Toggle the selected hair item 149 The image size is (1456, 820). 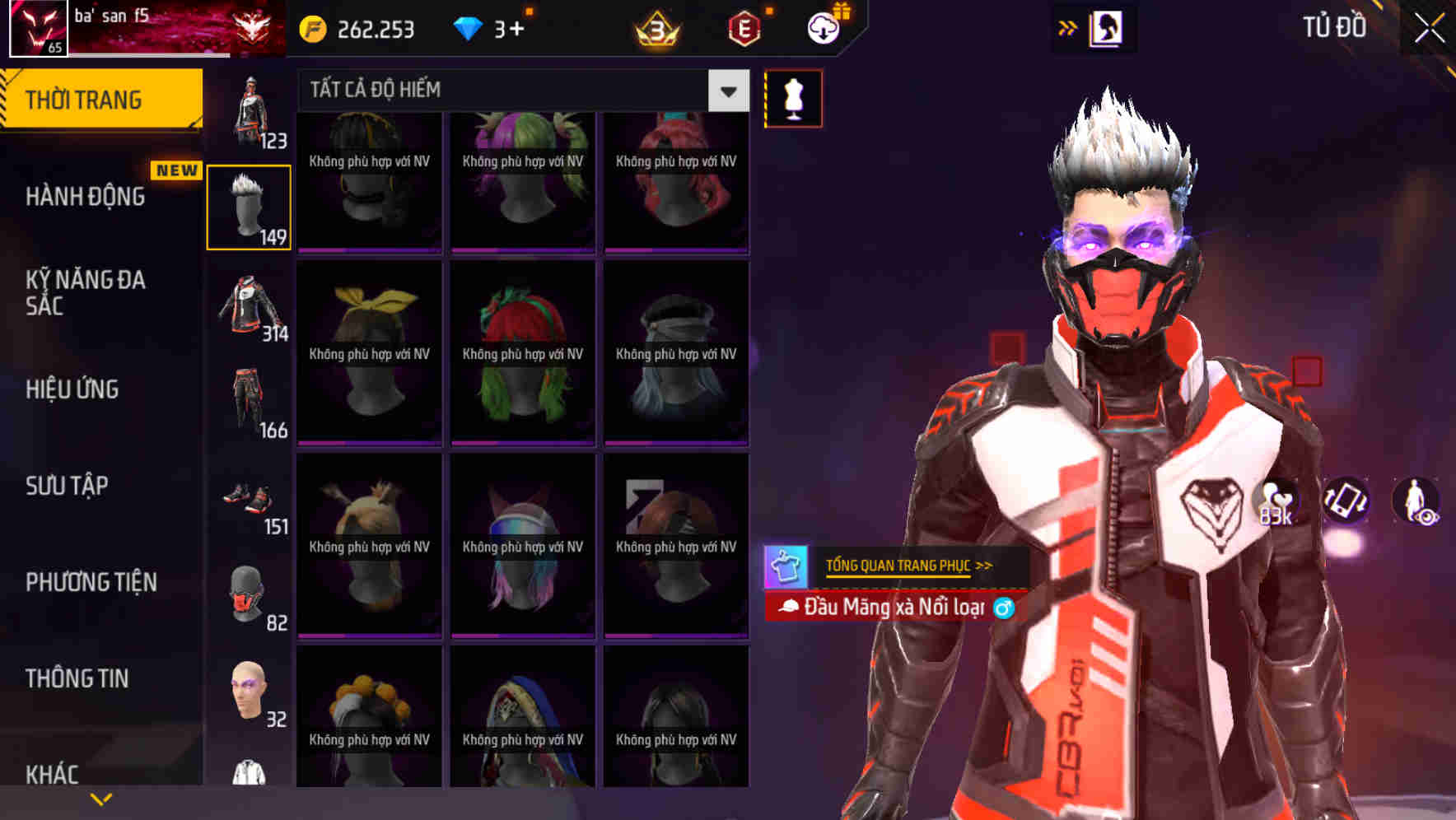click(x=249, y=206)
